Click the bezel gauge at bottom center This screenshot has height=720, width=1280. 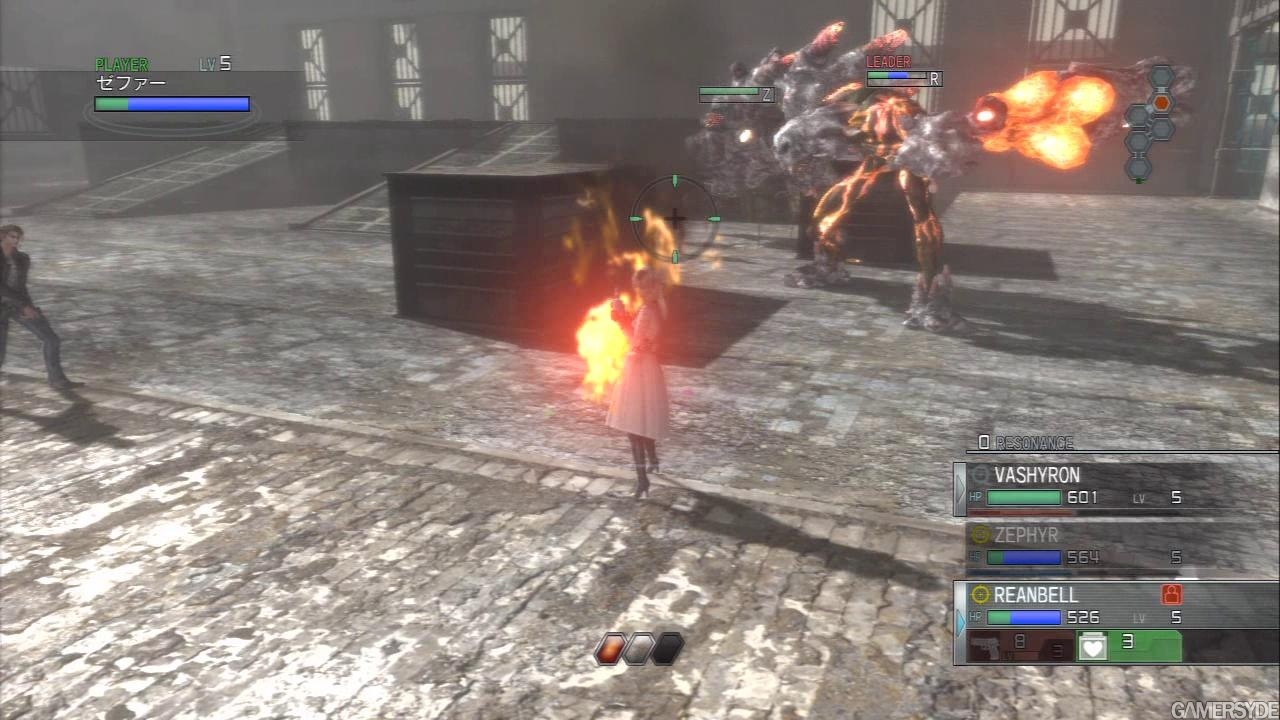coord(639,649)
